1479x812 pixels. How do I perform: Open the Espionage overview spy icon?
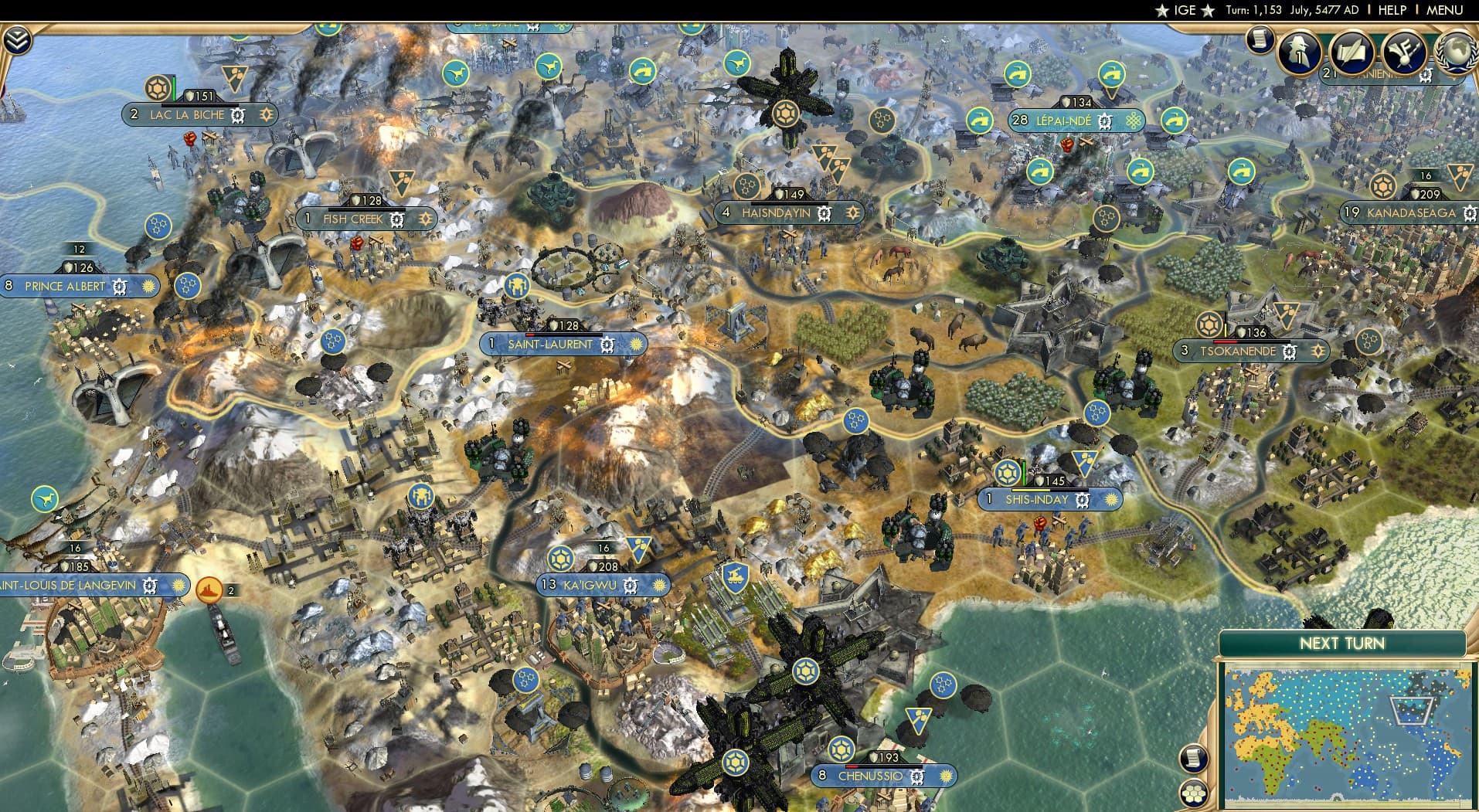(x=1299, y=52)
